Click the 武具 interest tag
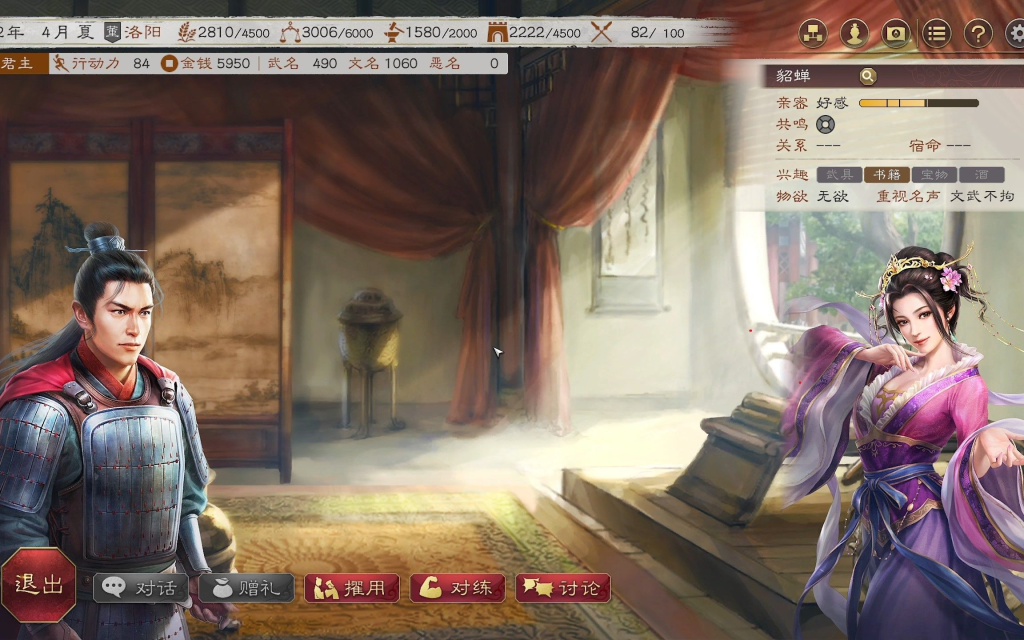Viewport: 1024px width, 640px height. [840, 175]
